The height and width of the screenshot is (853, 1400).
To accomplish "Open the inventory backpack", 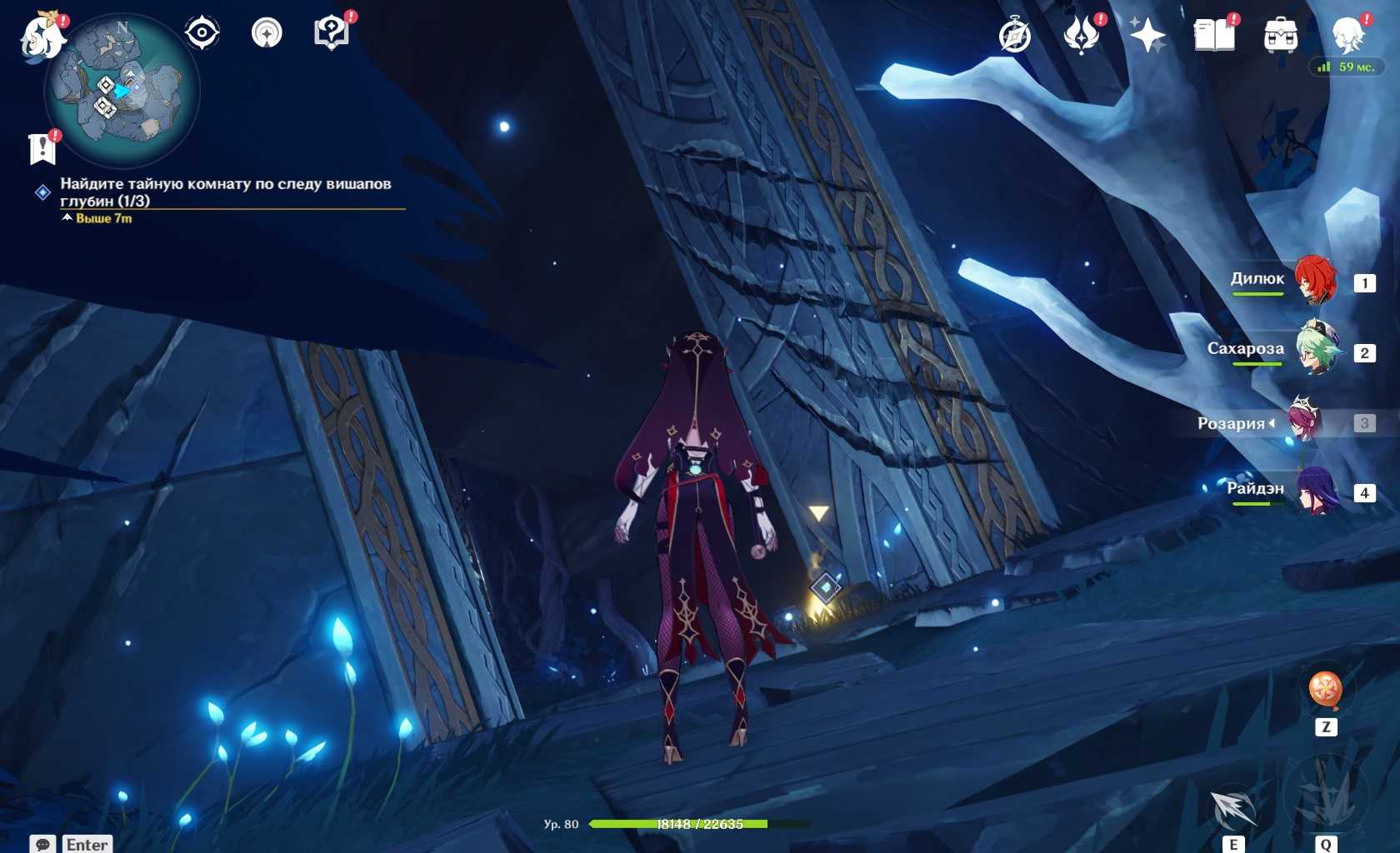I will 1280,36.
